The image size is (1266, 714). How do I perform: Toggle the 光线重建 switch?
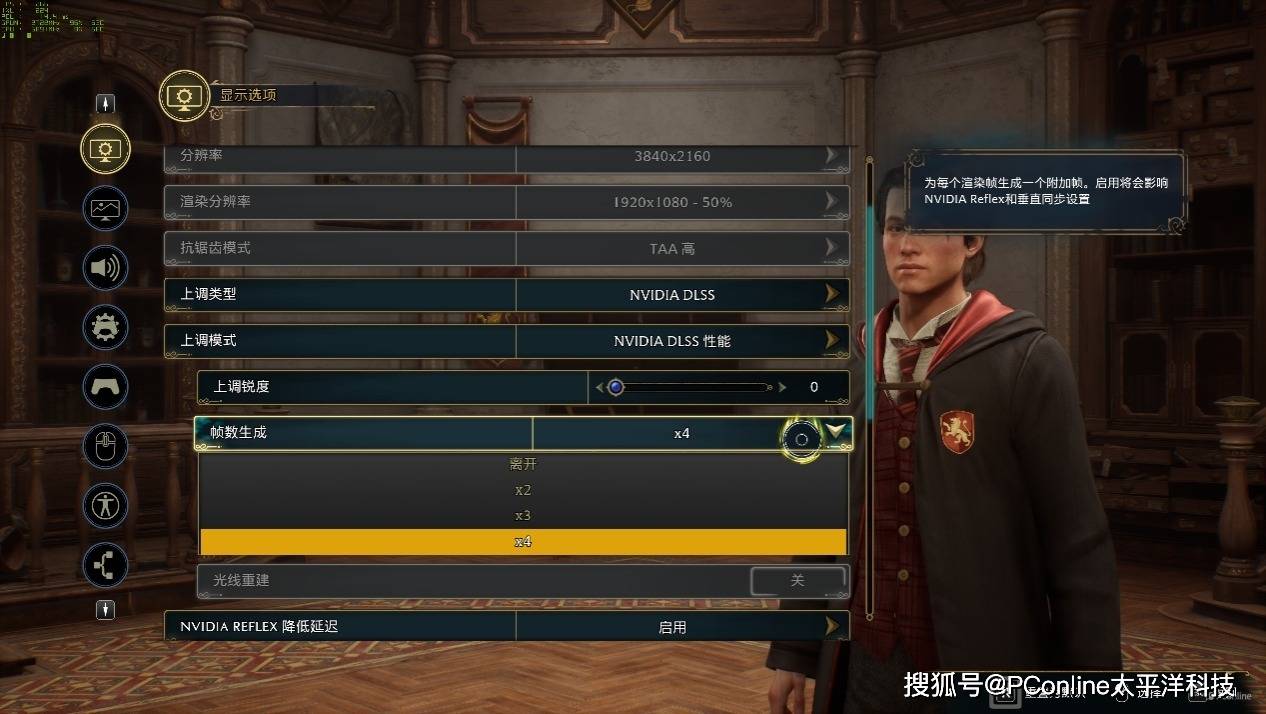(x=797, y=581)
